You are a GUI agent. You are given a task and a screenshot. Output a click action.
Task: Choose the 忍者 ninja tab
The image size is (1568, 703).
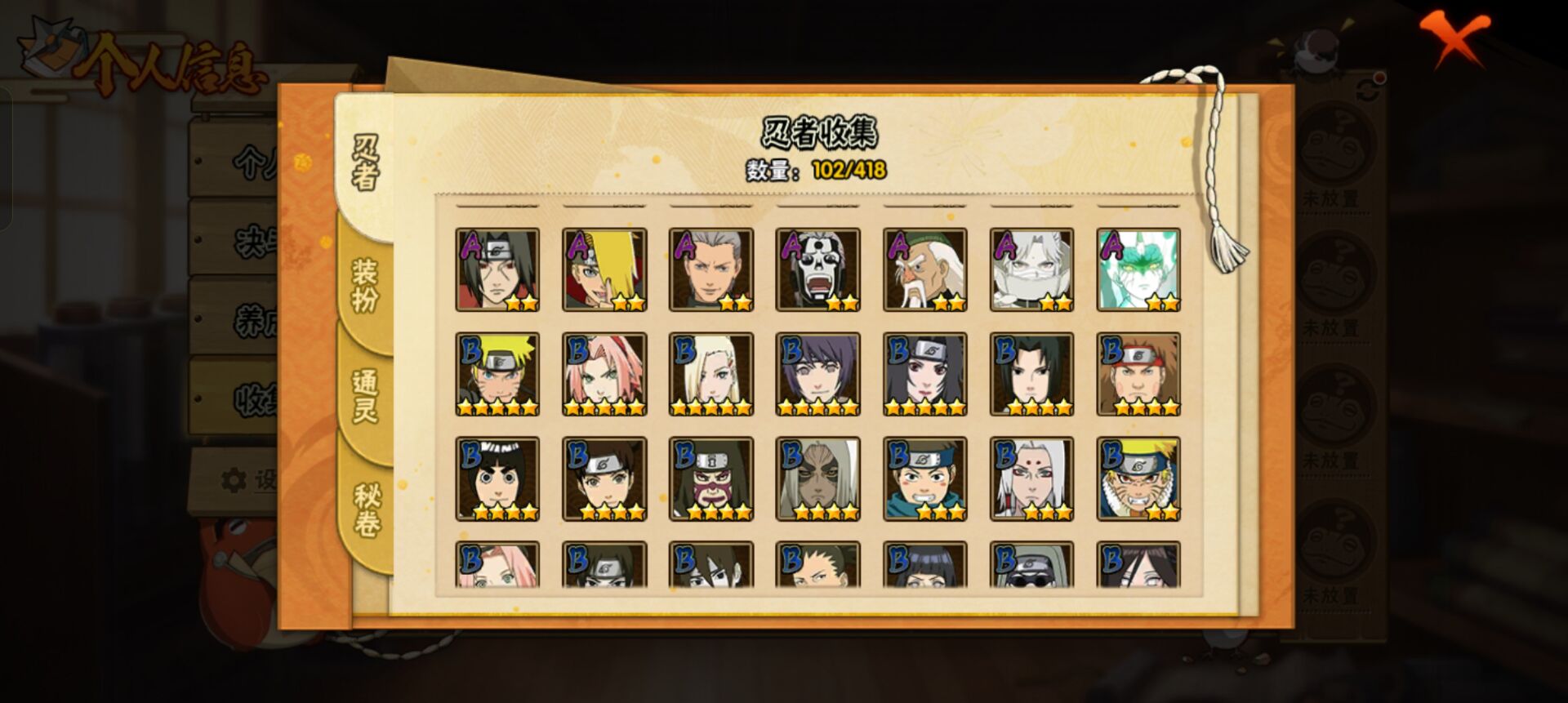365,163
